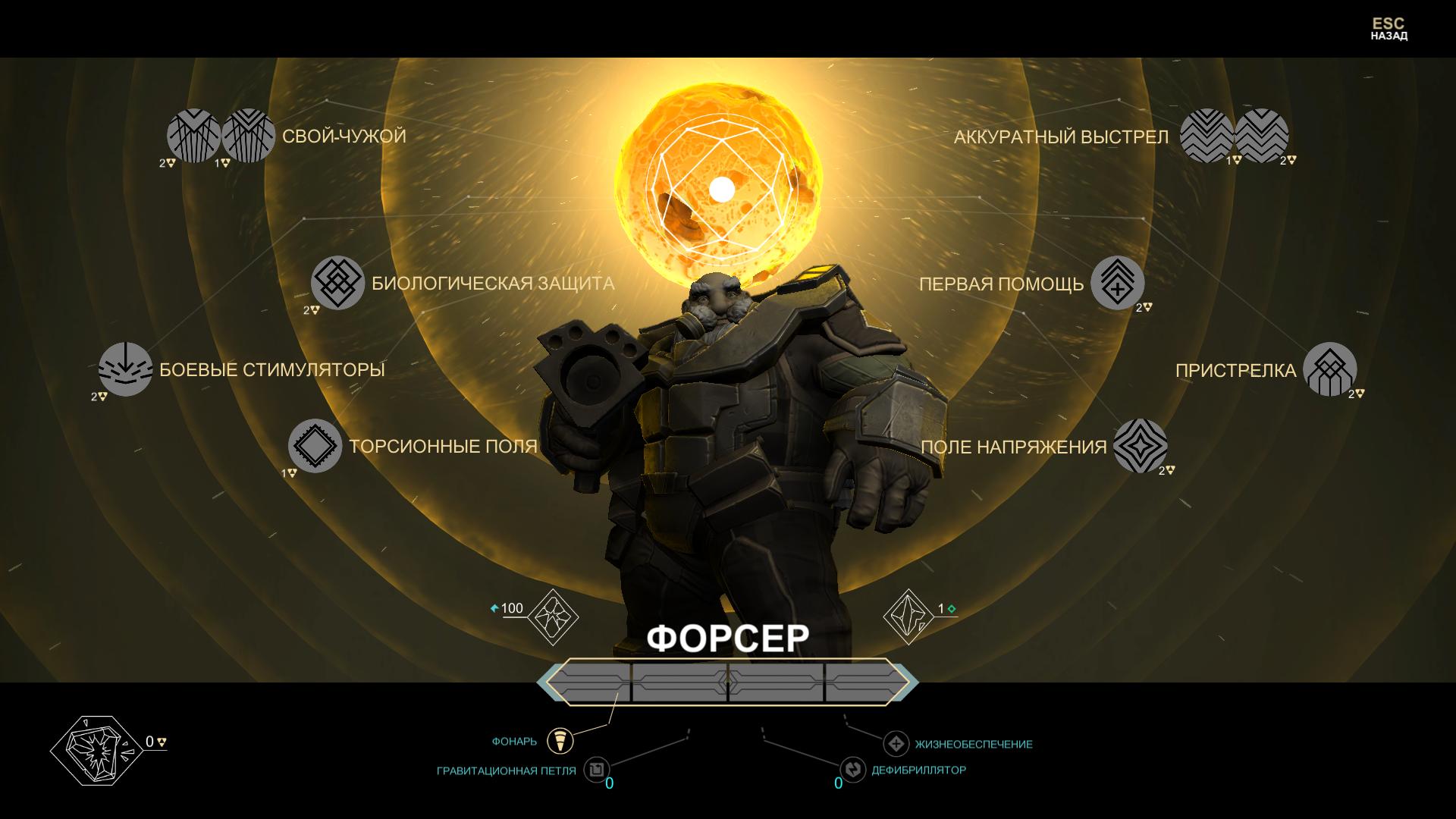
Task: Choose the Боевые стимуляторы skill icon
Action: click(125, 369)
